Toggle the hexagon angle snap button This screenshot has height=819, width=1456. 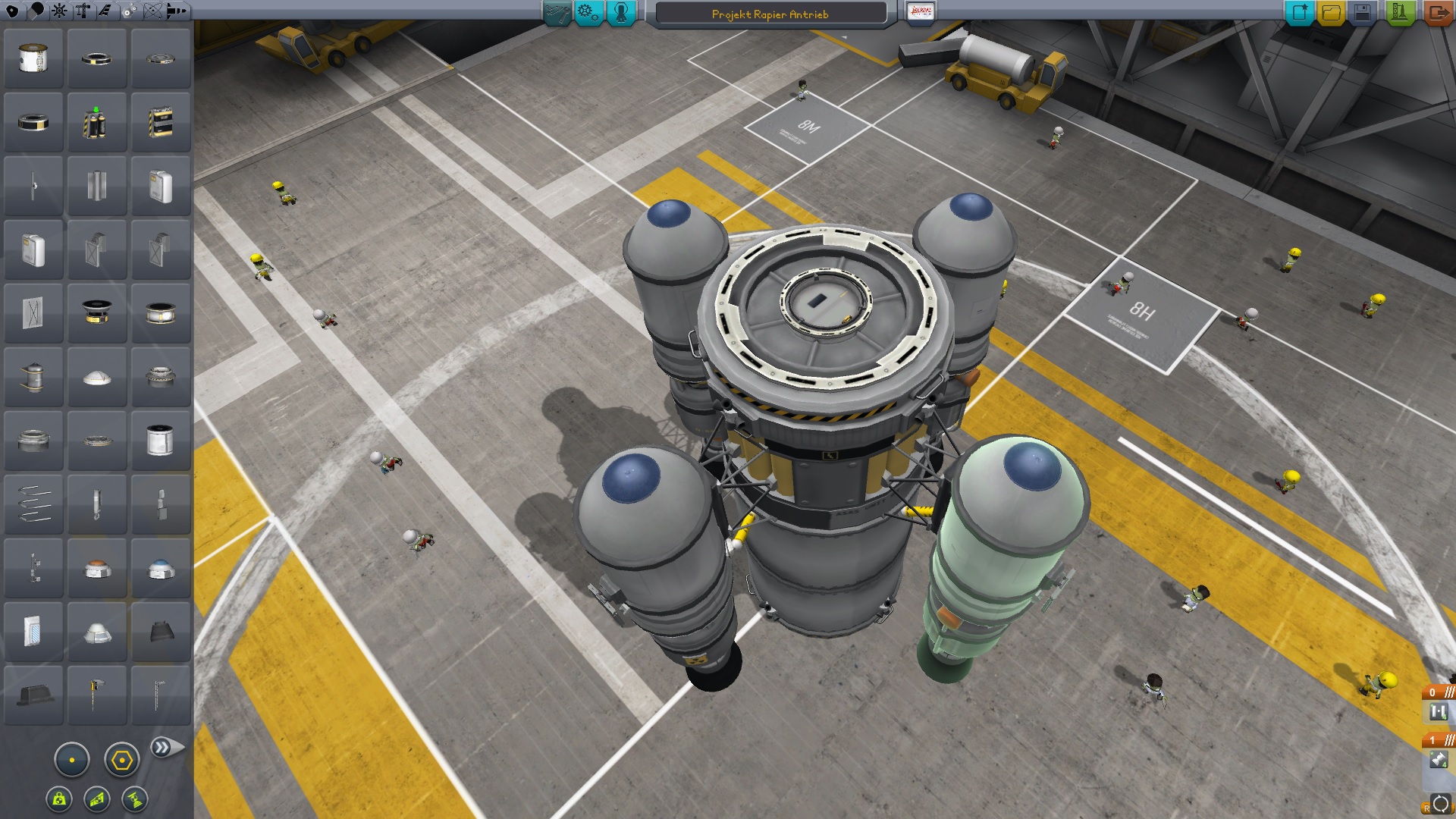(x=121, y=760)
